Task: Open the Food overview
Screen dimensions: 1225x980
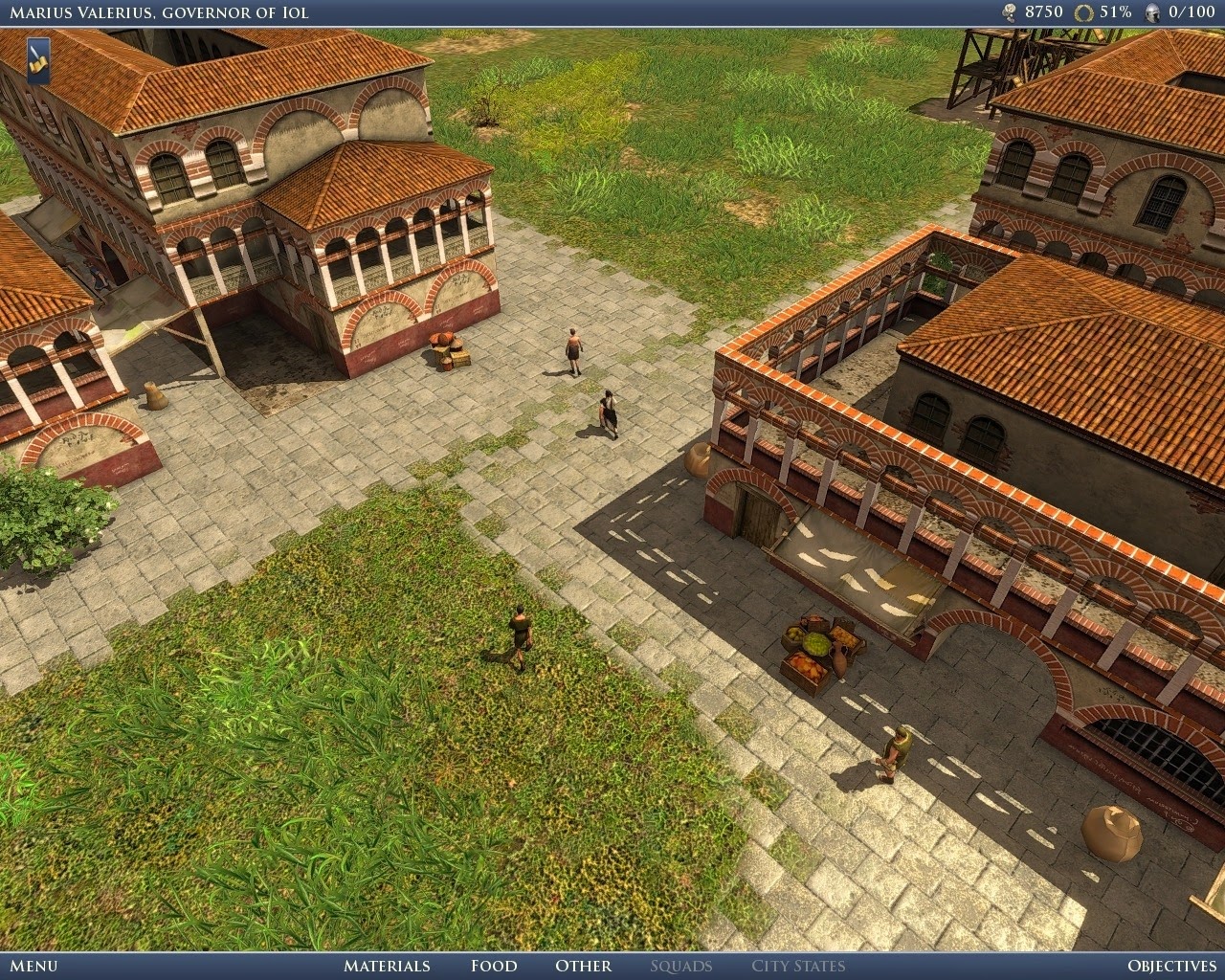Action: point(494,967)
